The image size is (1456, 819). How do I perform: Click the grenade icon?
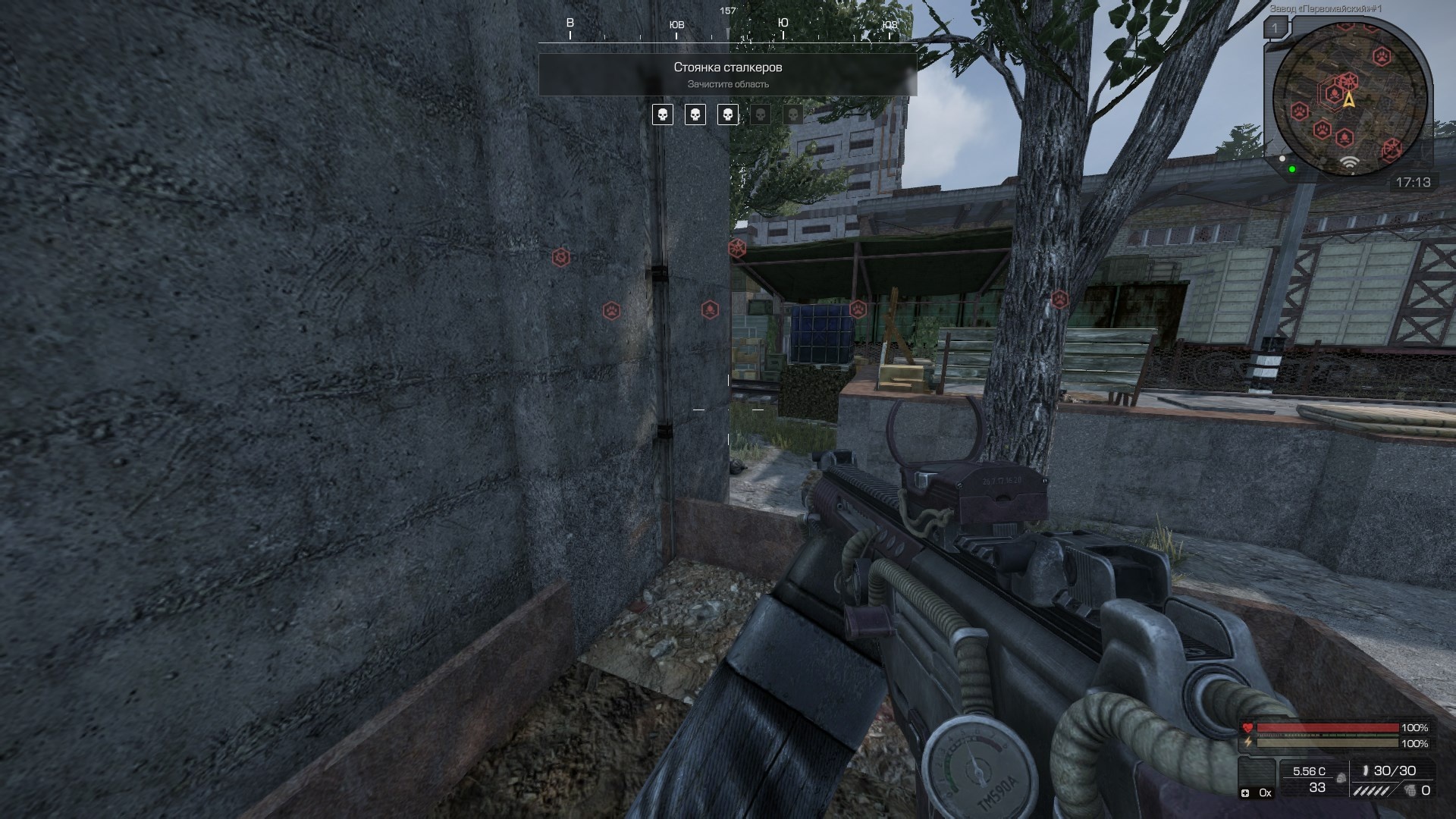[1409, 790]
